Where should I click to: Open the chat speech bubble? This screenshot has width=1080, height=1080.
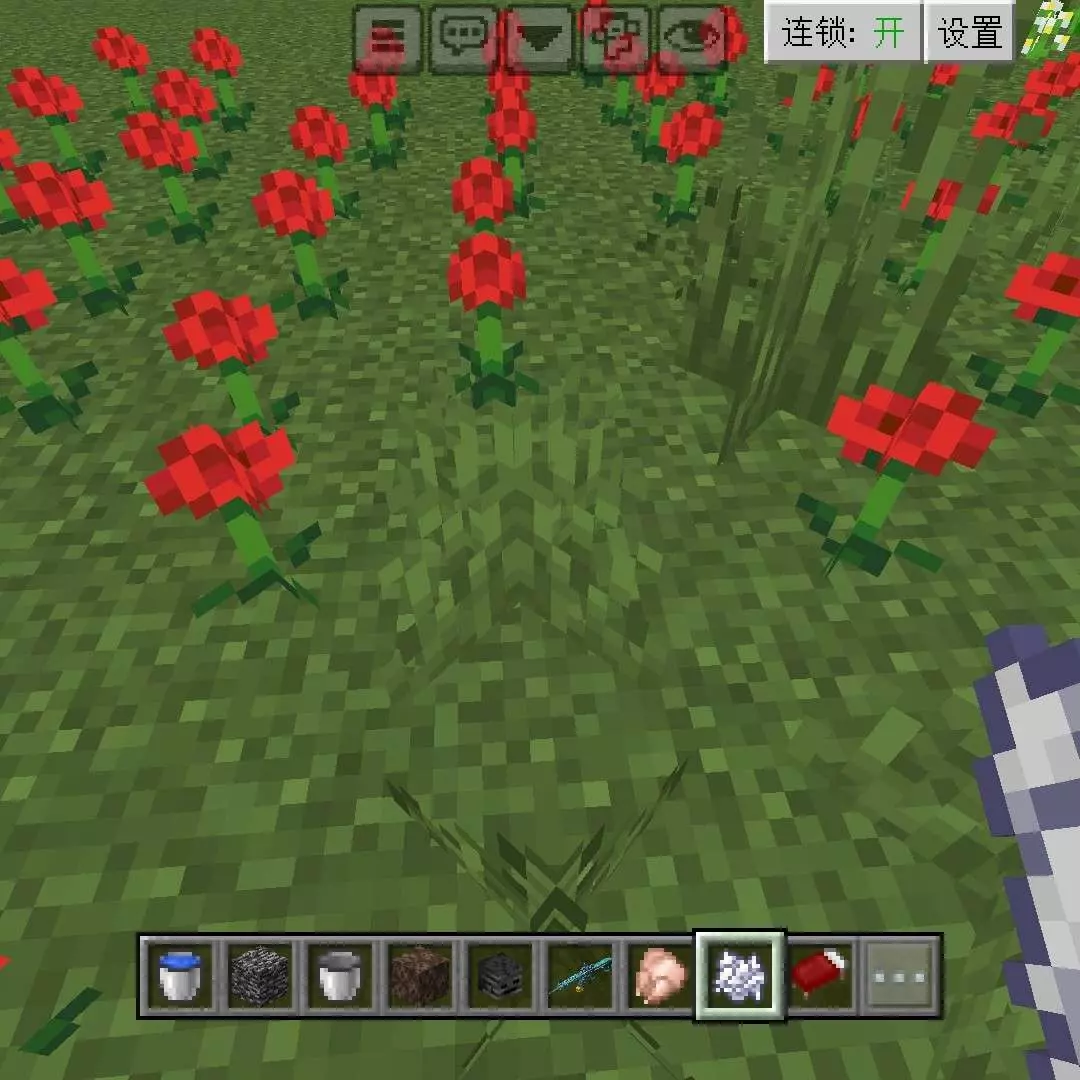pos(463,39)
